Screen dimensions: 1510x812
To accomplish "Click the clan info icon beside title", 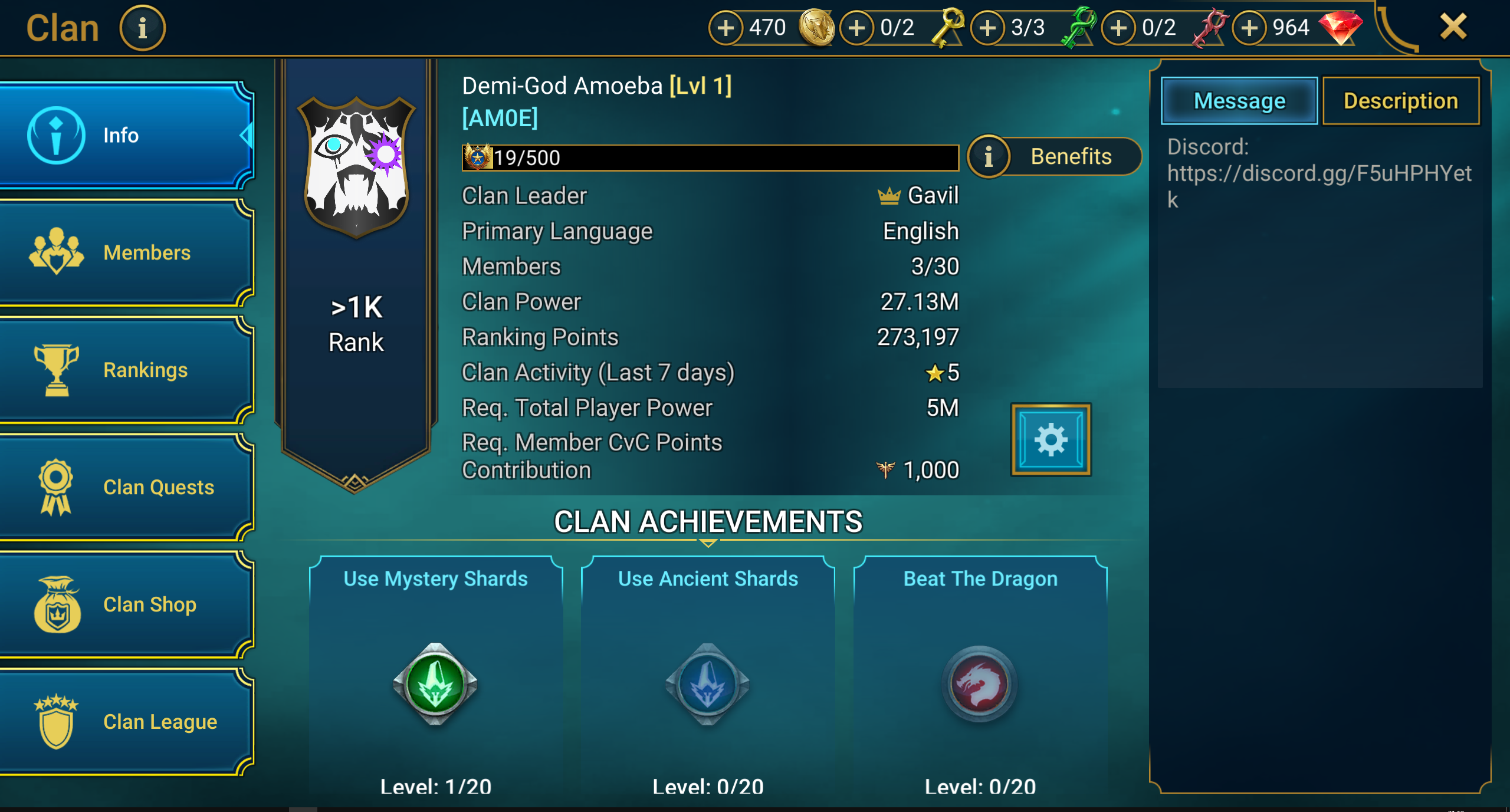I will tap(142, 28).
